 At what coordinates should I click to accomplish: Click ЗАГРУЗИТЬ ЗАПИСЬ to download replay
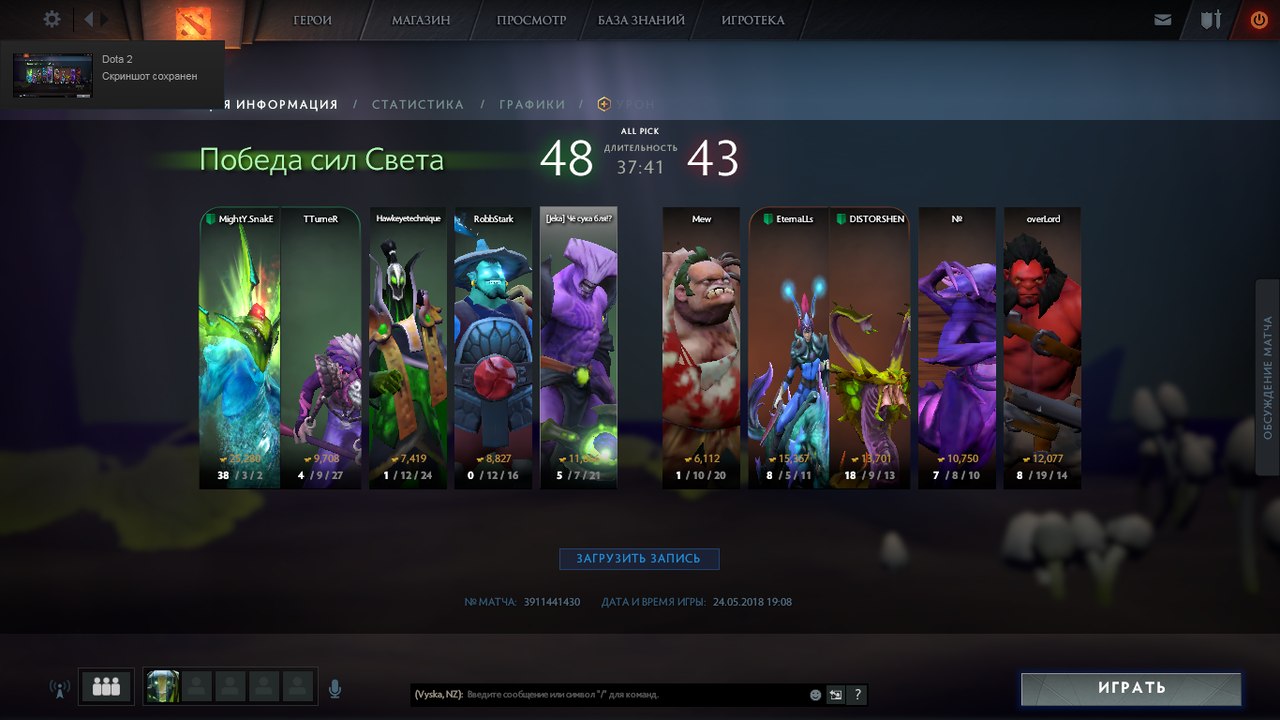(638, 559)
